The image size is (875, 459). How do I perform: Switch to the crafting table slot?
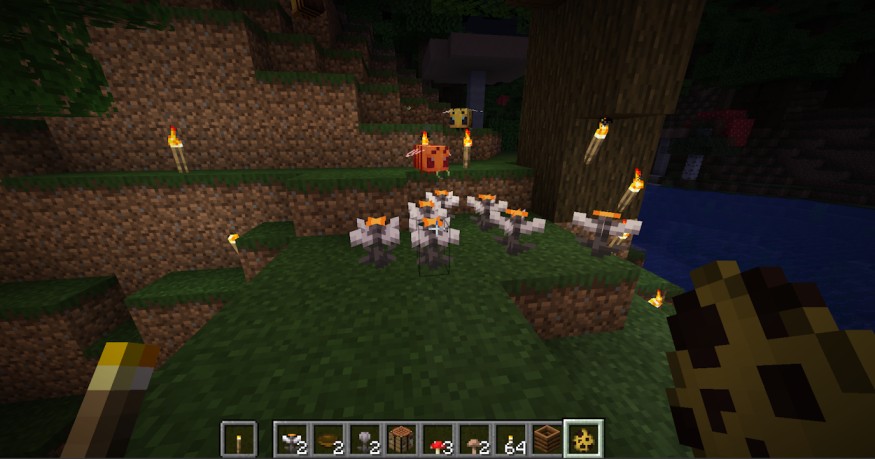pos(401,439)
